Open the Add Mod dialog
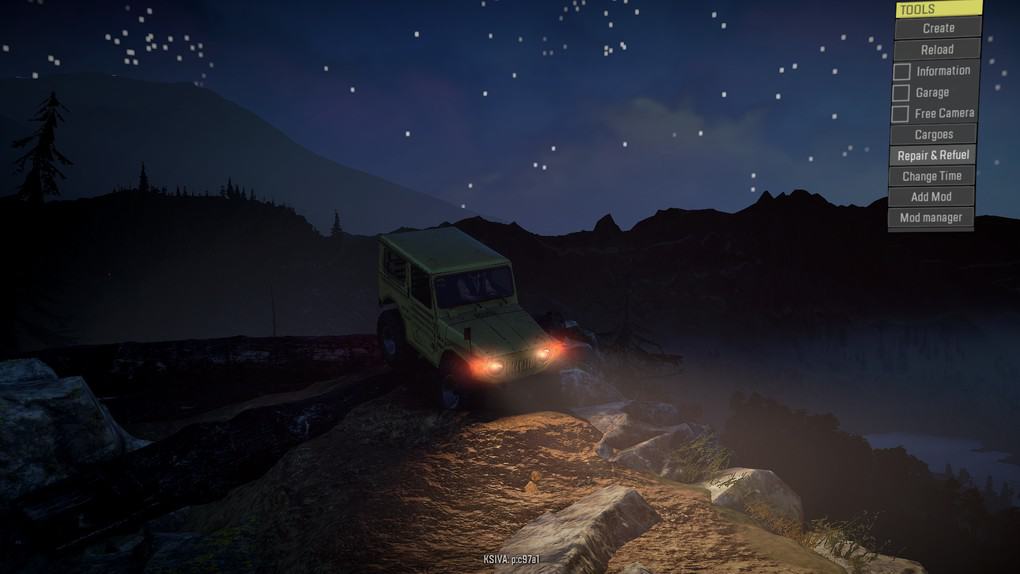1020x574 pixels. 930,197
